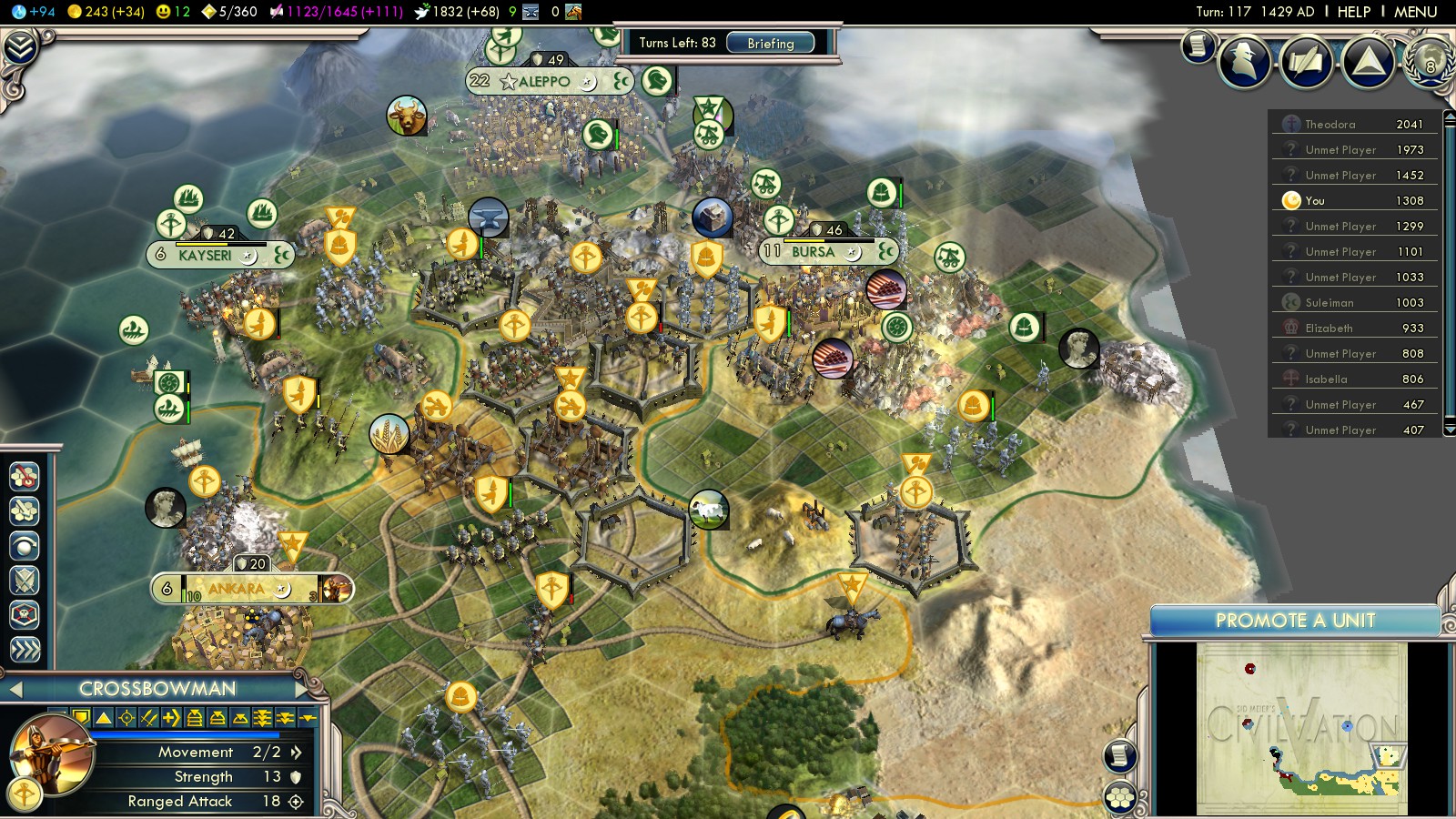The width and height of the screenshot is (1456, 819).
Task: Open social policies scroll-and-quill icon
Action: point(1306,61)
